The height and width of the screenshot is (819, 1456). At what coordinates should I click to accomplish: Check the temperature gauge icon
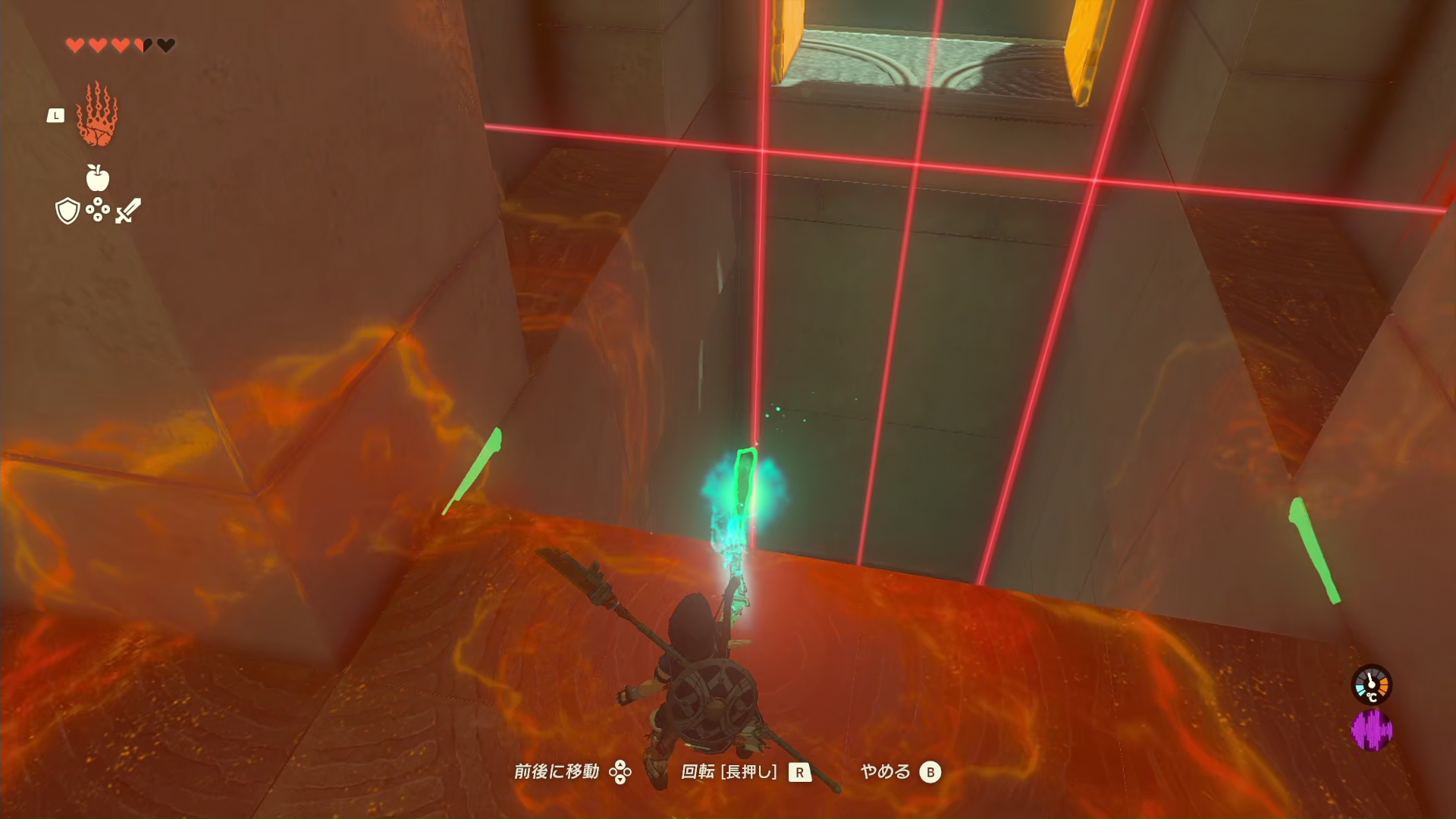tap(1371, 686)
